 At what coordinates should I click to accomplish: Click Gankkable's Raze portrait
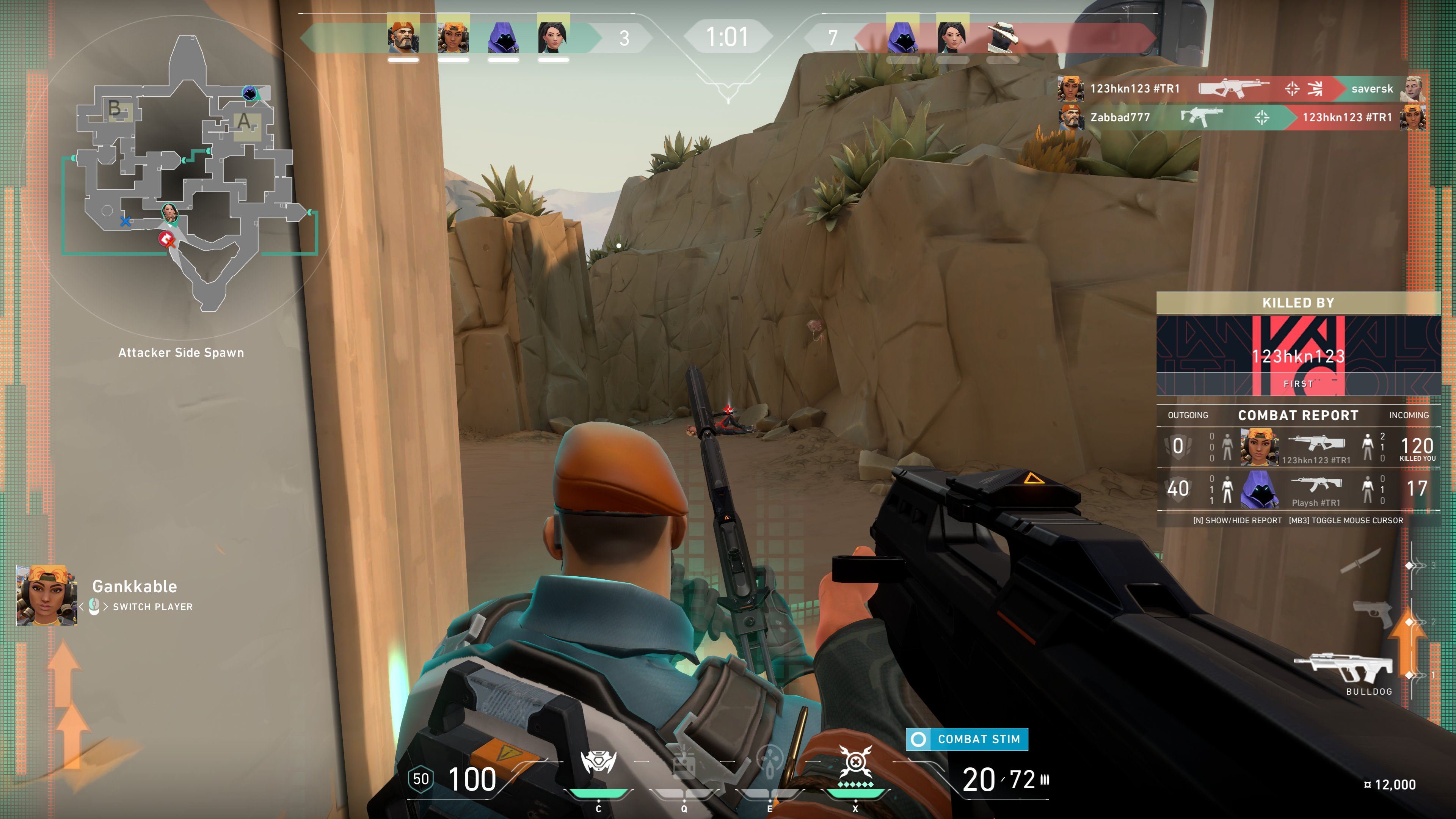(46, 595)
